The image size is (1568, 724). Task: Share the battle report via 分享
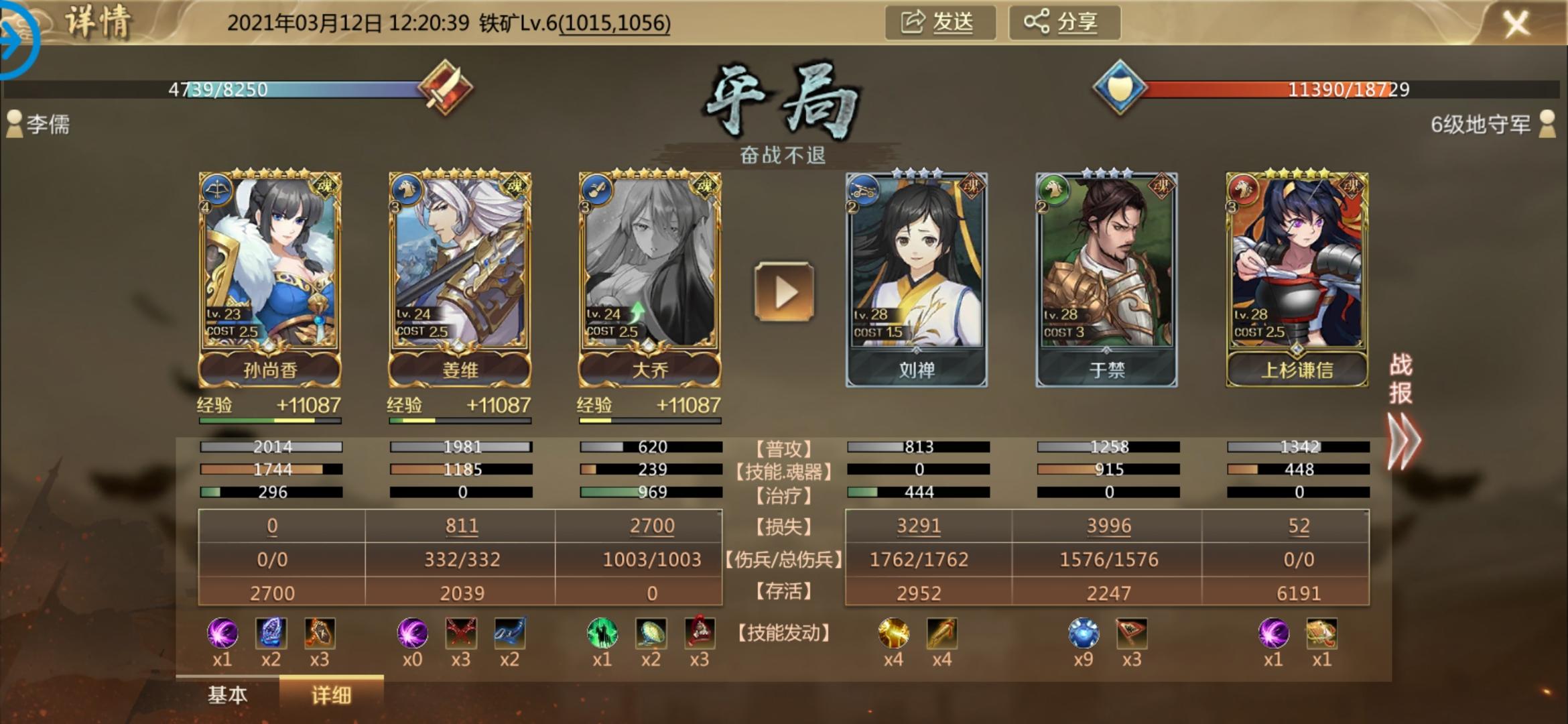[1063, 23]
